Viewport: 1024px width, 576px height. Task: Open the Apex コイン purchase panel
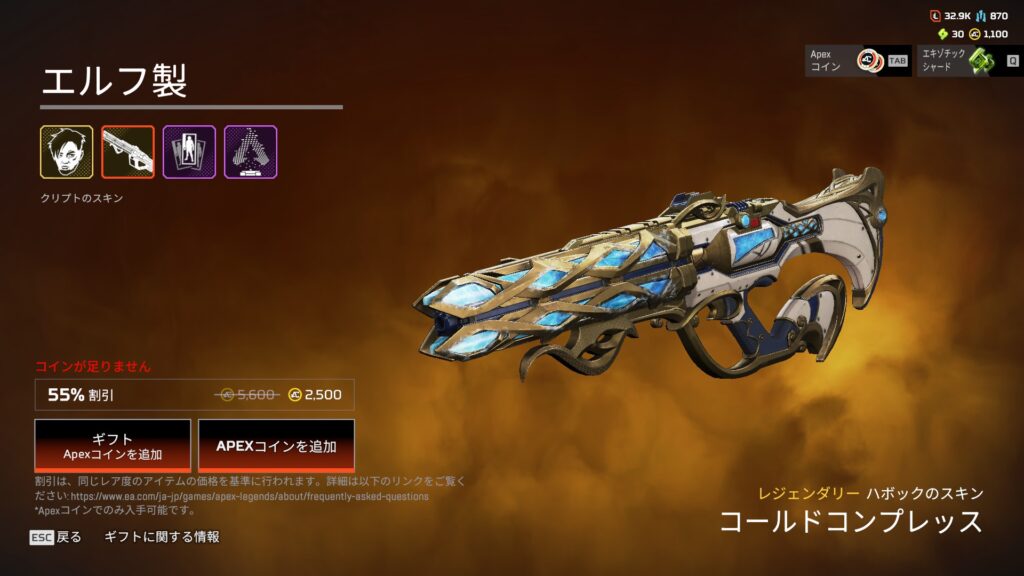tap(858, 61)
